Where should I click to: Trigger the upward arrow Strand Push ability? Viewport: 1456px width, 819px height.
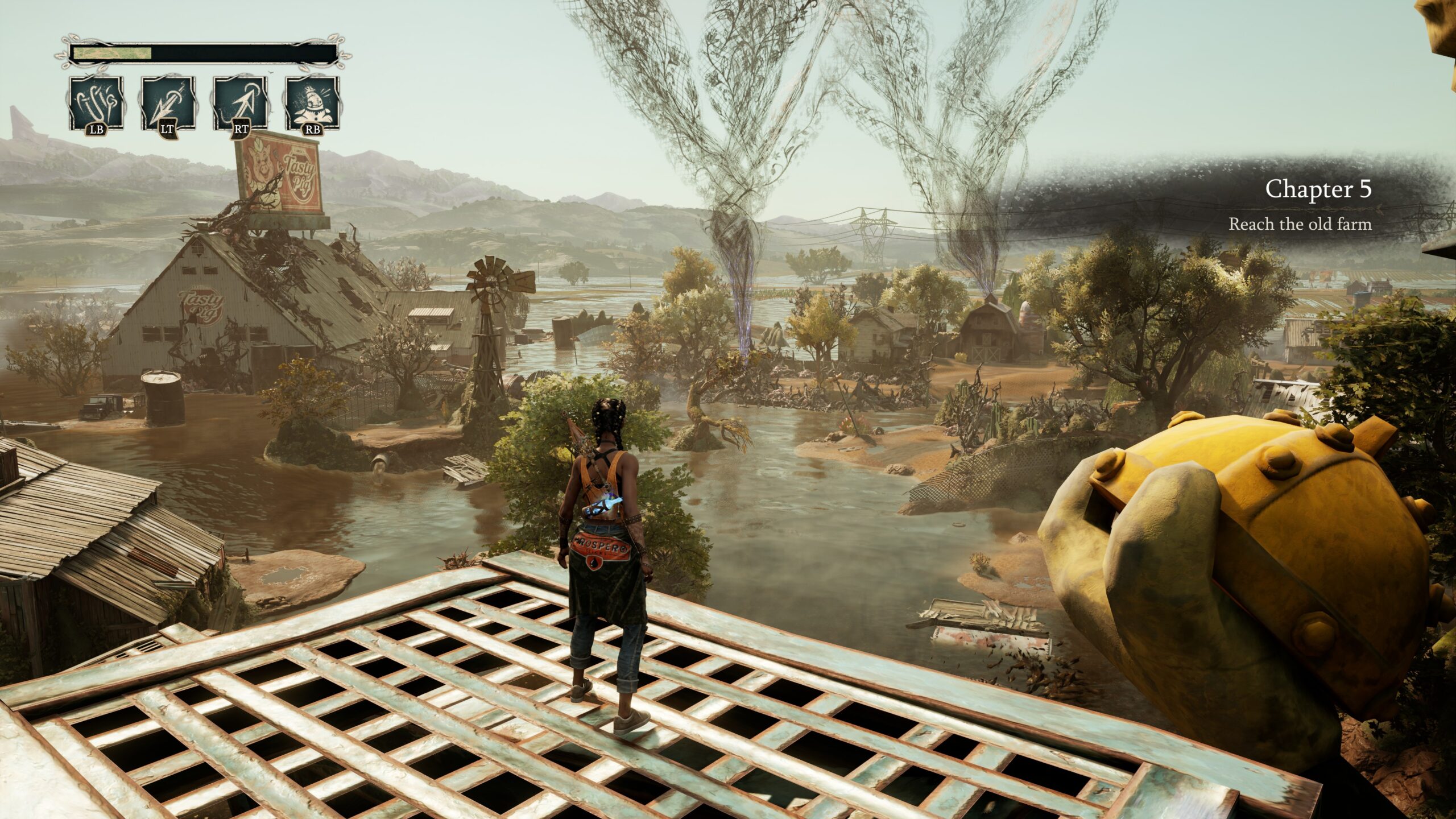point(241,104)
